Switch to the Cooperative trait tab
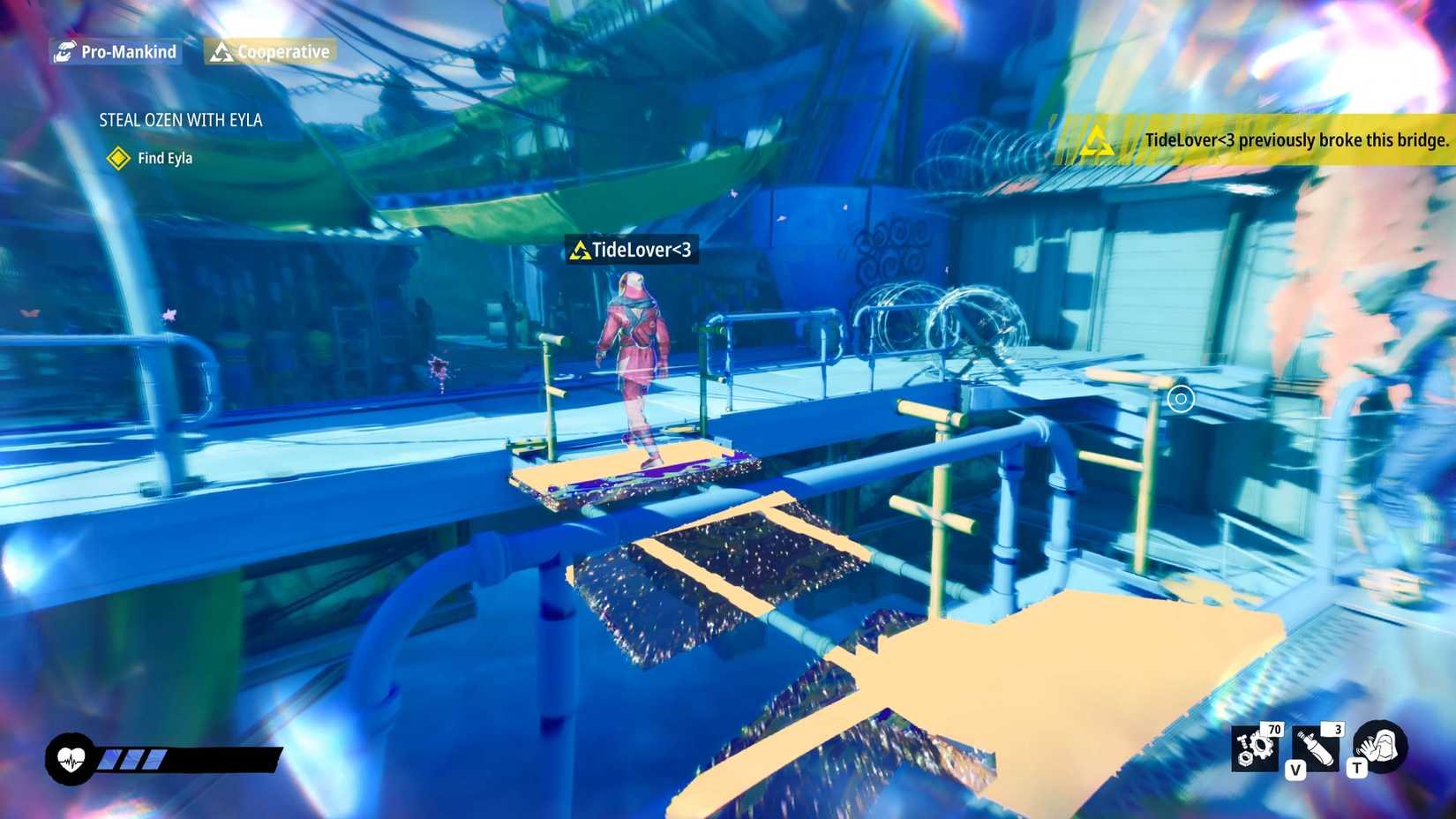 268,51
